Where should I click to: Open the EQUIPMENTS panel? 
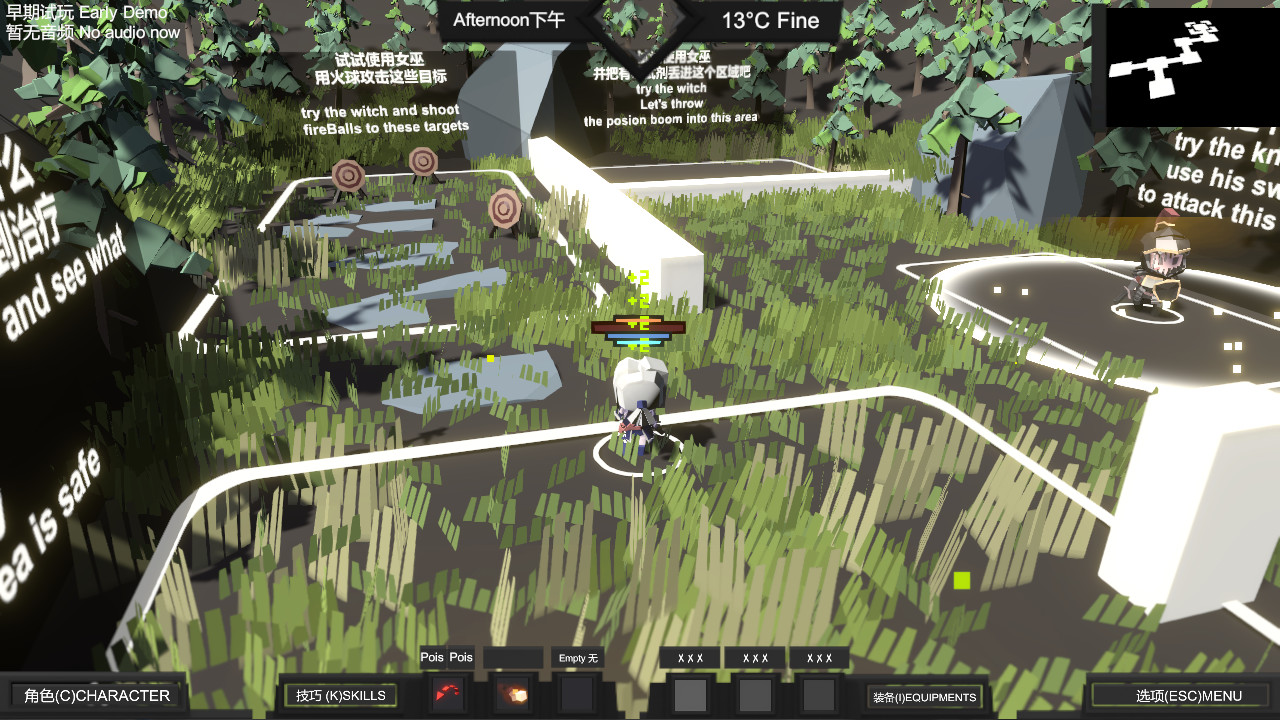pos(925,697)
